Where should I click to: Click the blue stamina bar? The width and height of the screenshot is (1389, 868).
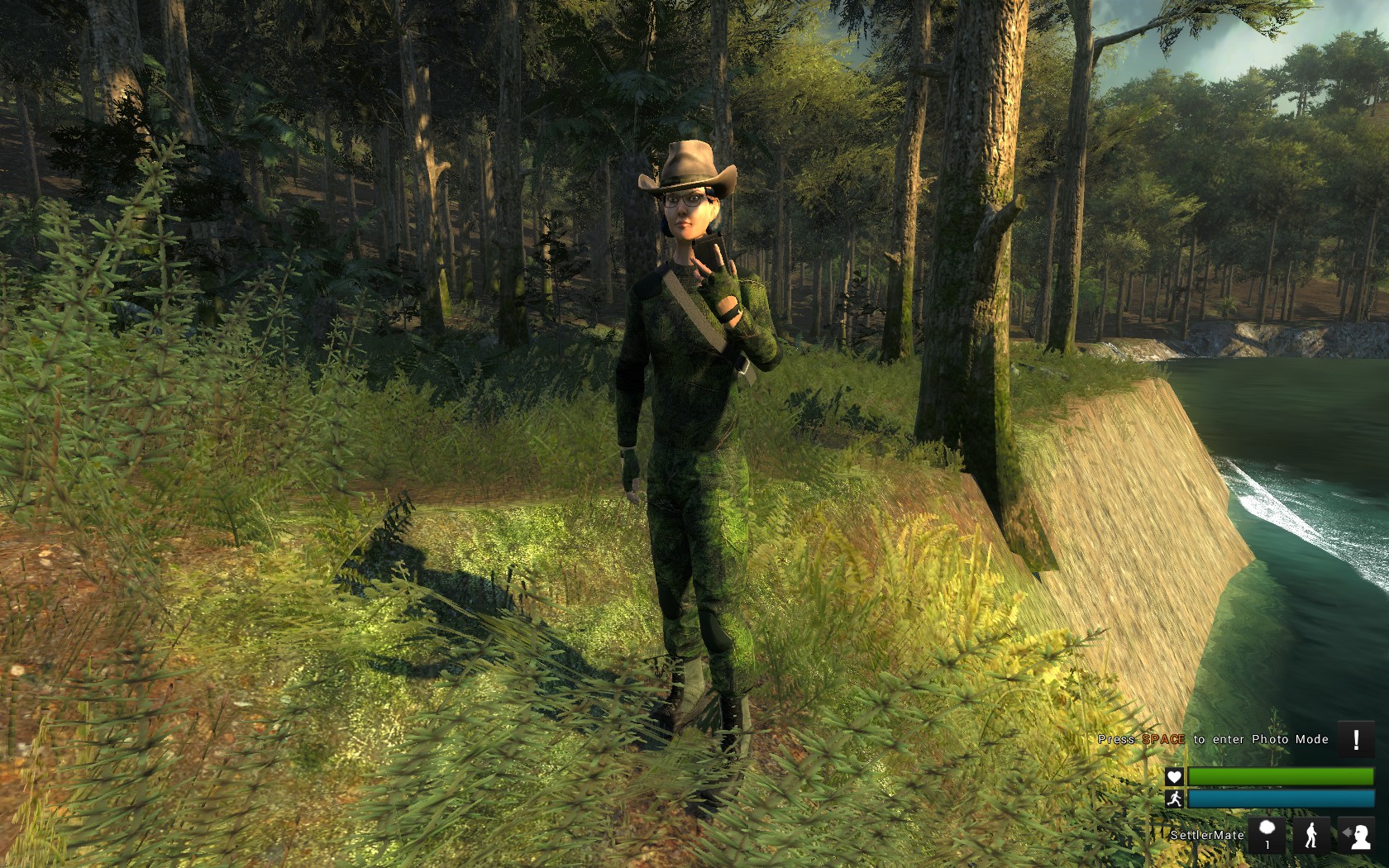1281,798
